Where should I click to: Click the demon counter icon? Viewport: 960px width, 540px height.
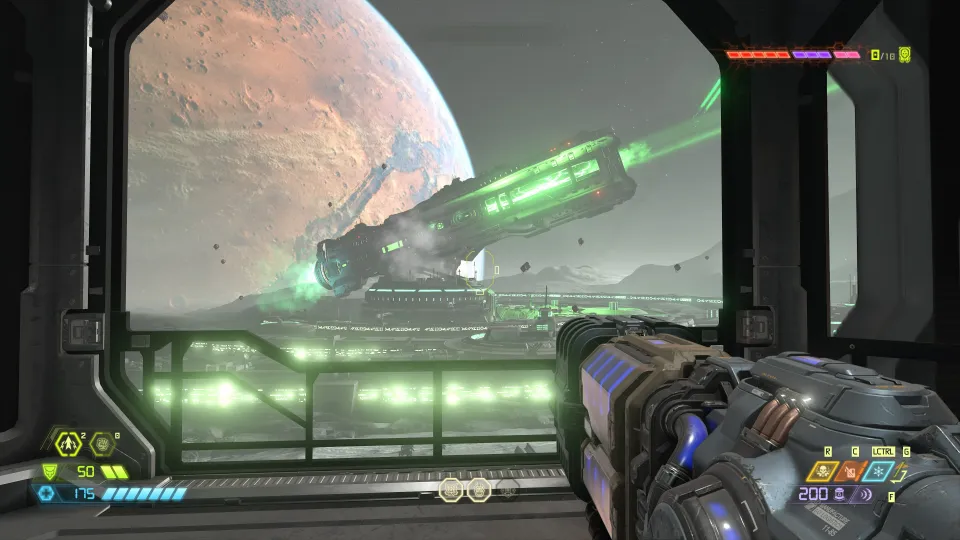click(x=904, y=55)
